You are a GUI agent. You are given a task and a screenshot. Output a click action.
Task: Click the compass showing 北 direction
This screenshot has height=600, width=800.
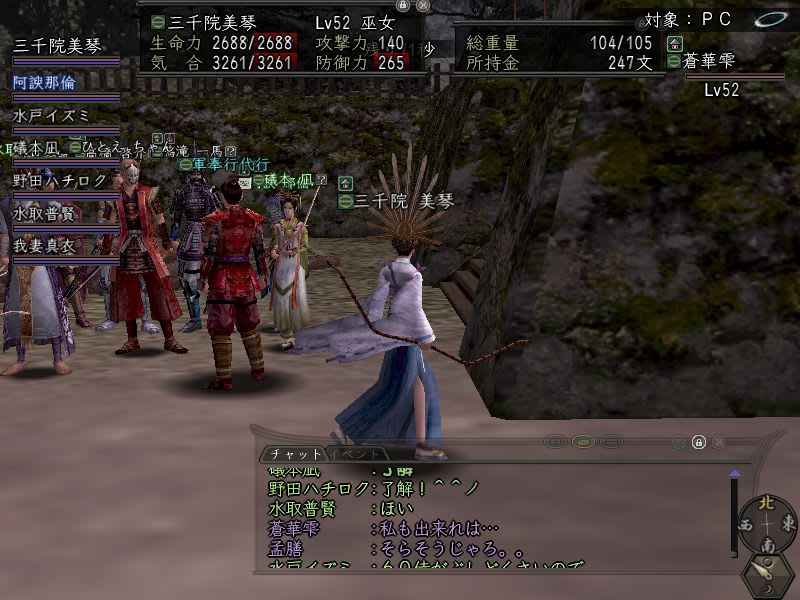pos(767,523)
